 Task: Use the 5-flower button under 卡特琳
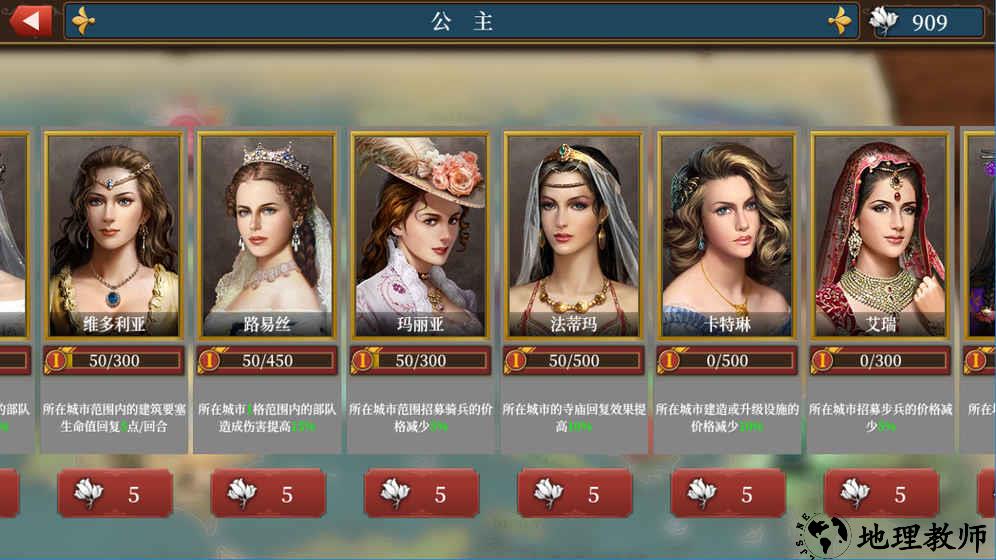[727, 494]
